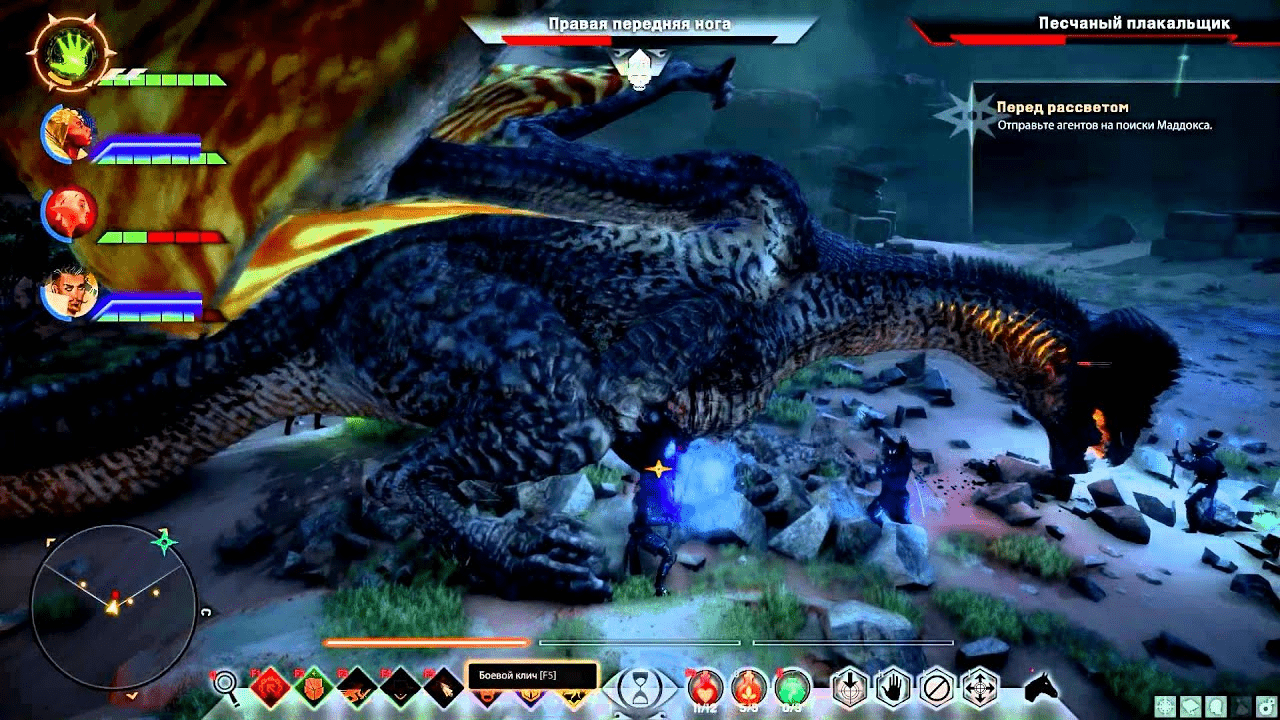Use the orange flame potion
Image resolution: width=1280 pixels, height=720 pixels.
(x=749, y=687)
